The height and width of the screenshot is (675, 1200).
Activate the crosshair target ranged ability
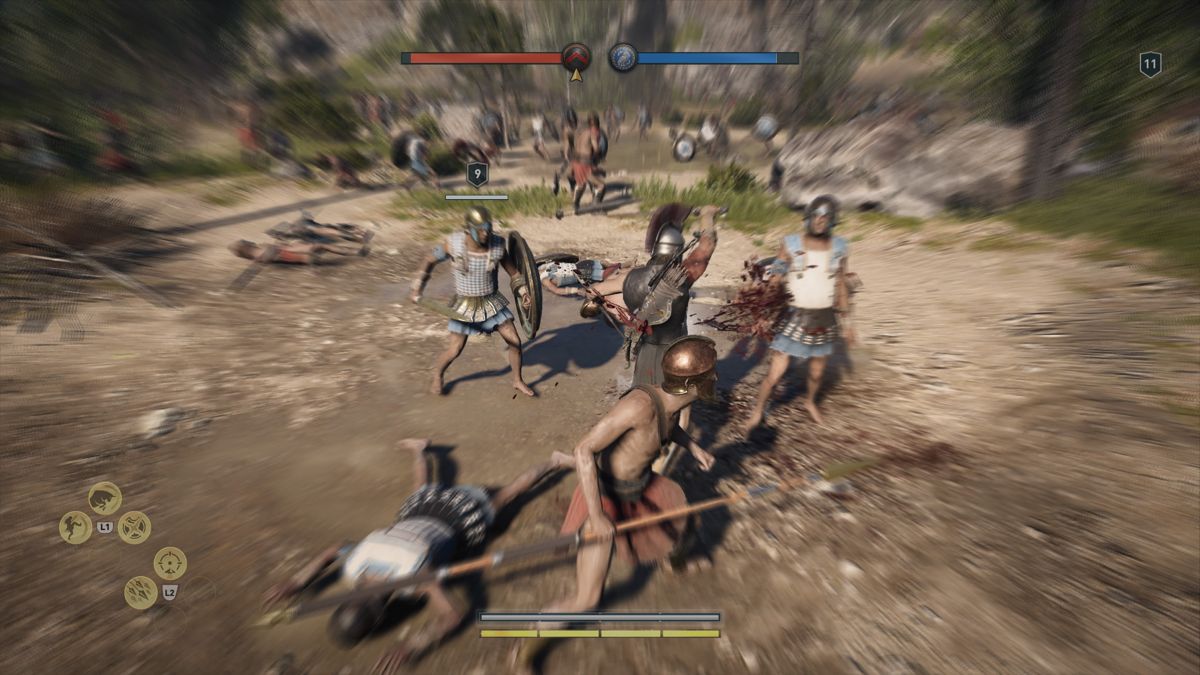click(x=170, y=563)
